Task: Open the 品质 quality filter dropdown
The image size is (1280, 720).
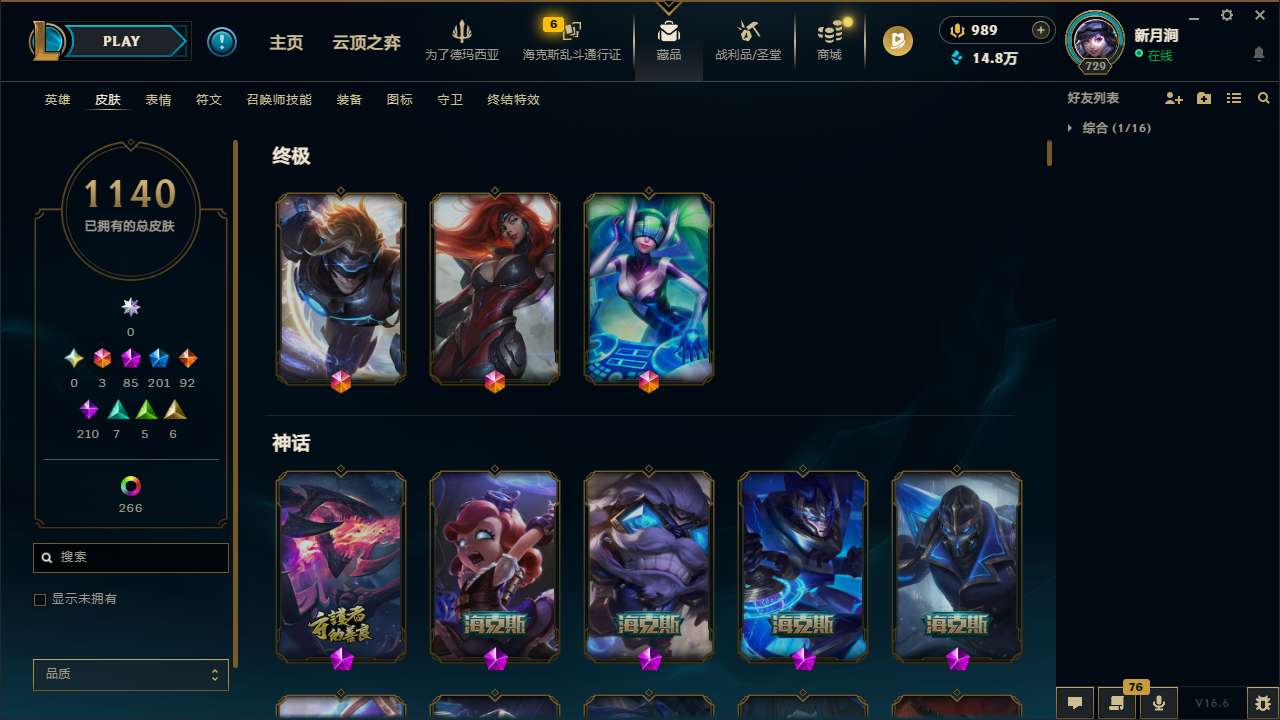Action: (130, 674)
